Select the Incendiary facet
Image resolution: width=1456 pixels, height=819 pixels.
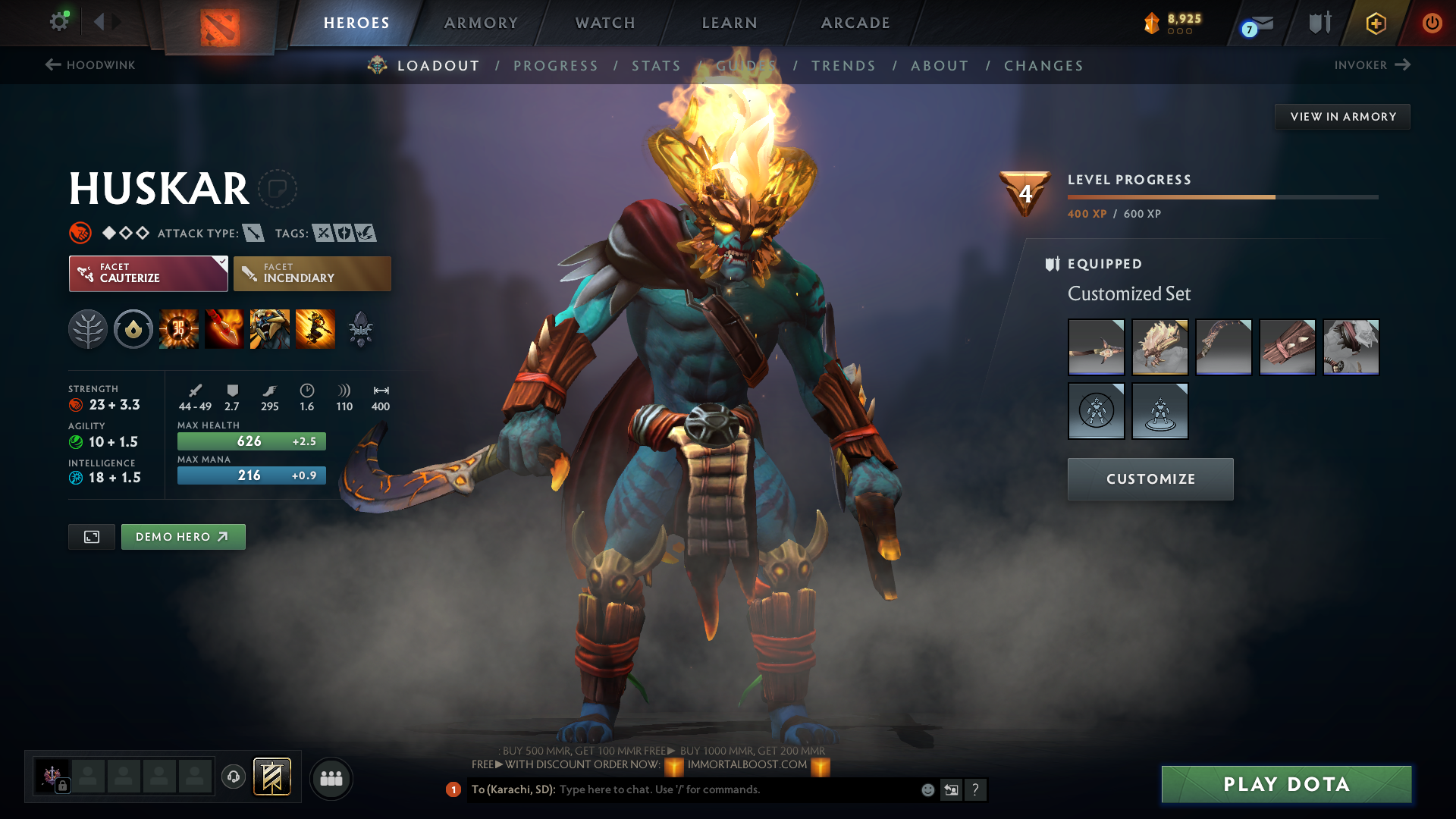click(x=312, y=274)
